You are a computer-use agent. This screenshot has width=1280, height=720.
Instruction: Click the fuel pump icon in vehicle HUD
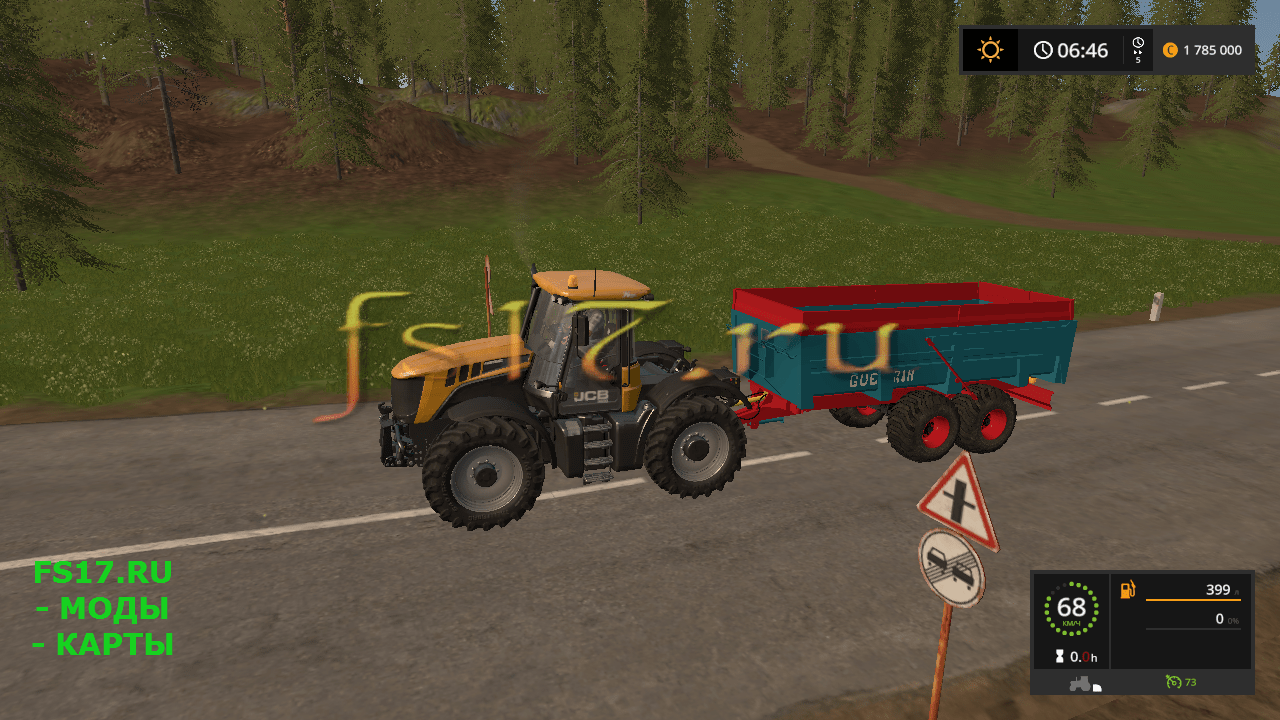tap(1129, 590)
